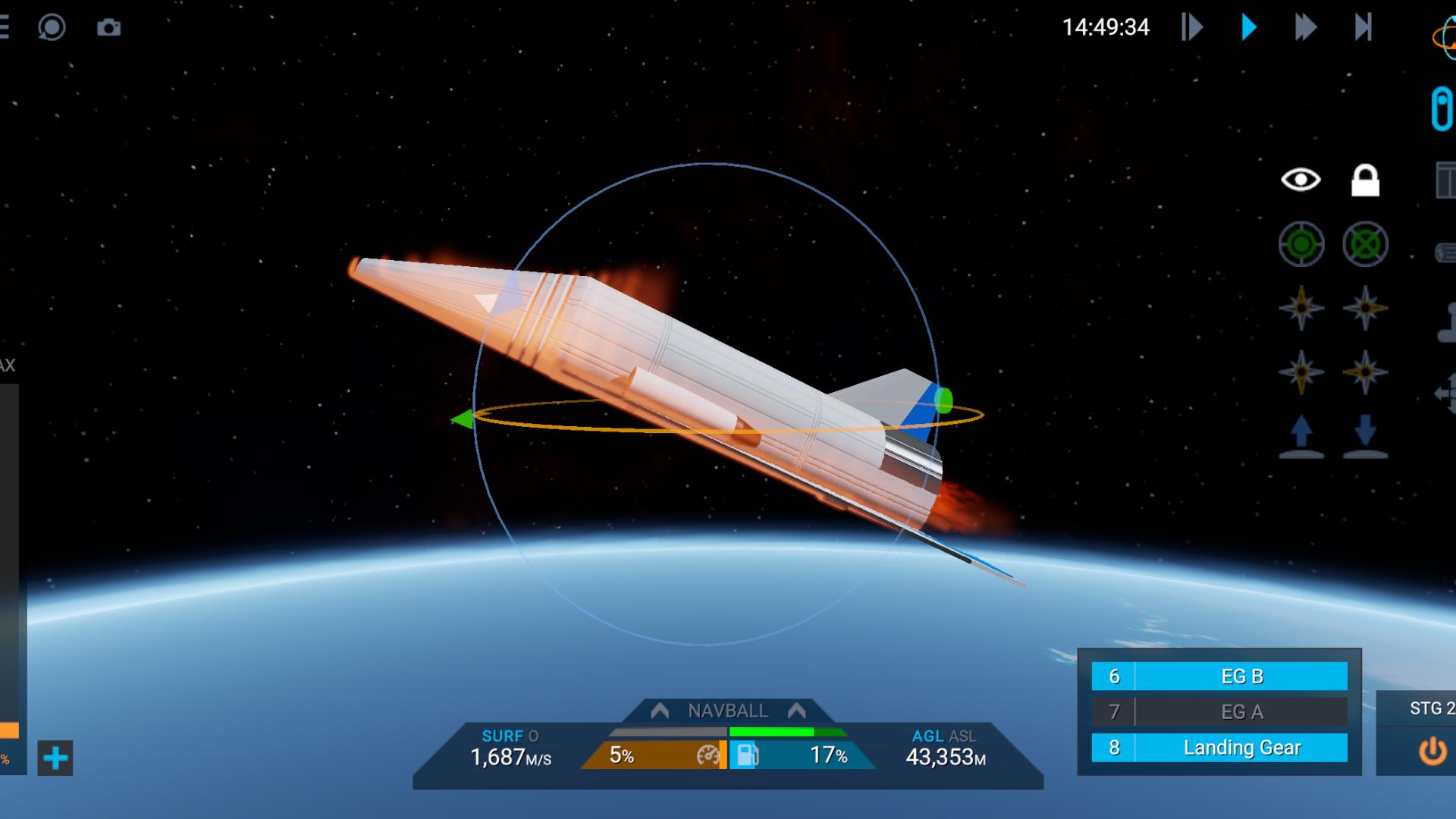Take a screenshot with the camera icon
Image resolution: width=1456 pixels, height=819 pixels.
(x=108, y=28)
